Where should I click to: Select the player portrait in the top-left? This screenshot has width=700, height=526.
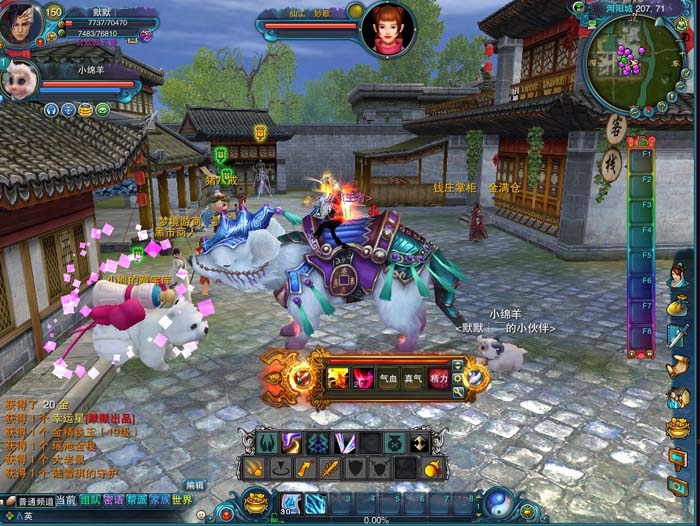coord(20,22)
